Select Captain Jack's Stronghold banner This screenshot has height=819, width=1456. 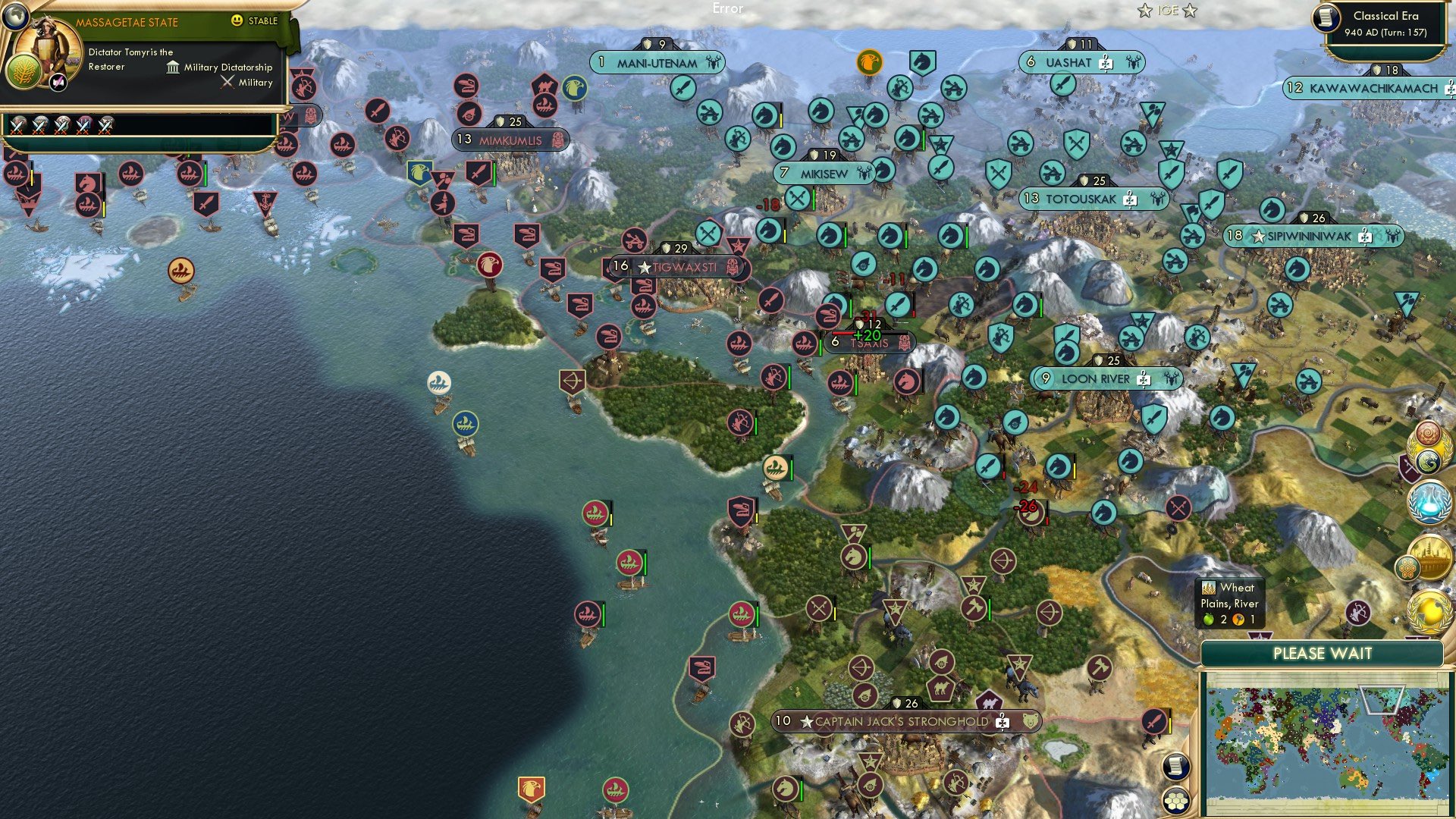(x=902, y=722)
